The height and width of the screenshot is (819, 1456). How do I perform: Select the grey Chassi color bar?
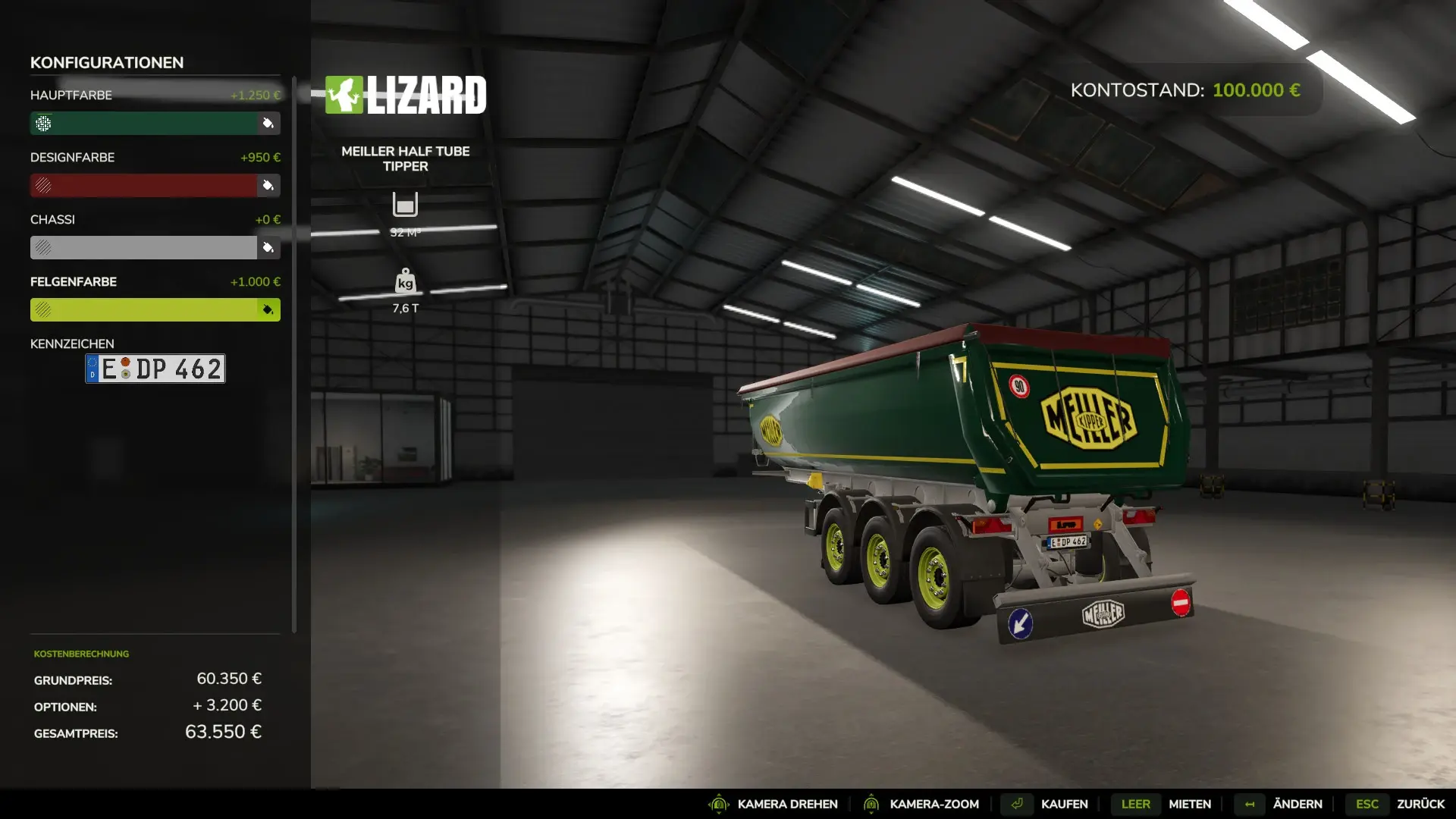(x=144, y=248)
